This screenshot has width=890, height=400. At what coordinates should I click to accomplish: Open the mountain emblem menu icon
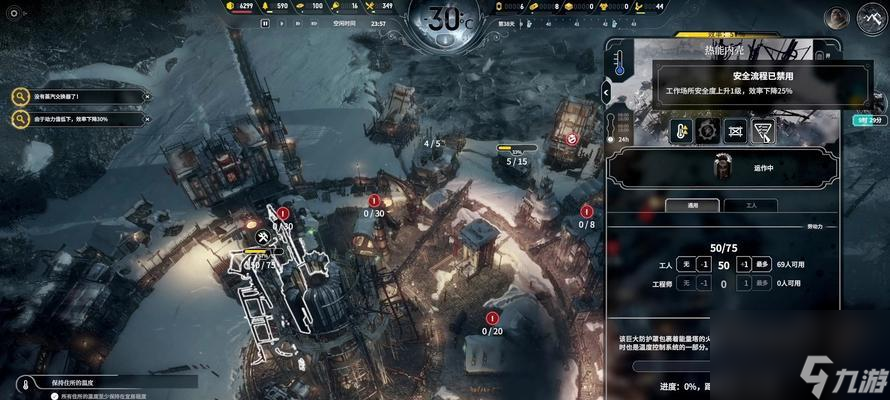coord(867,17)
